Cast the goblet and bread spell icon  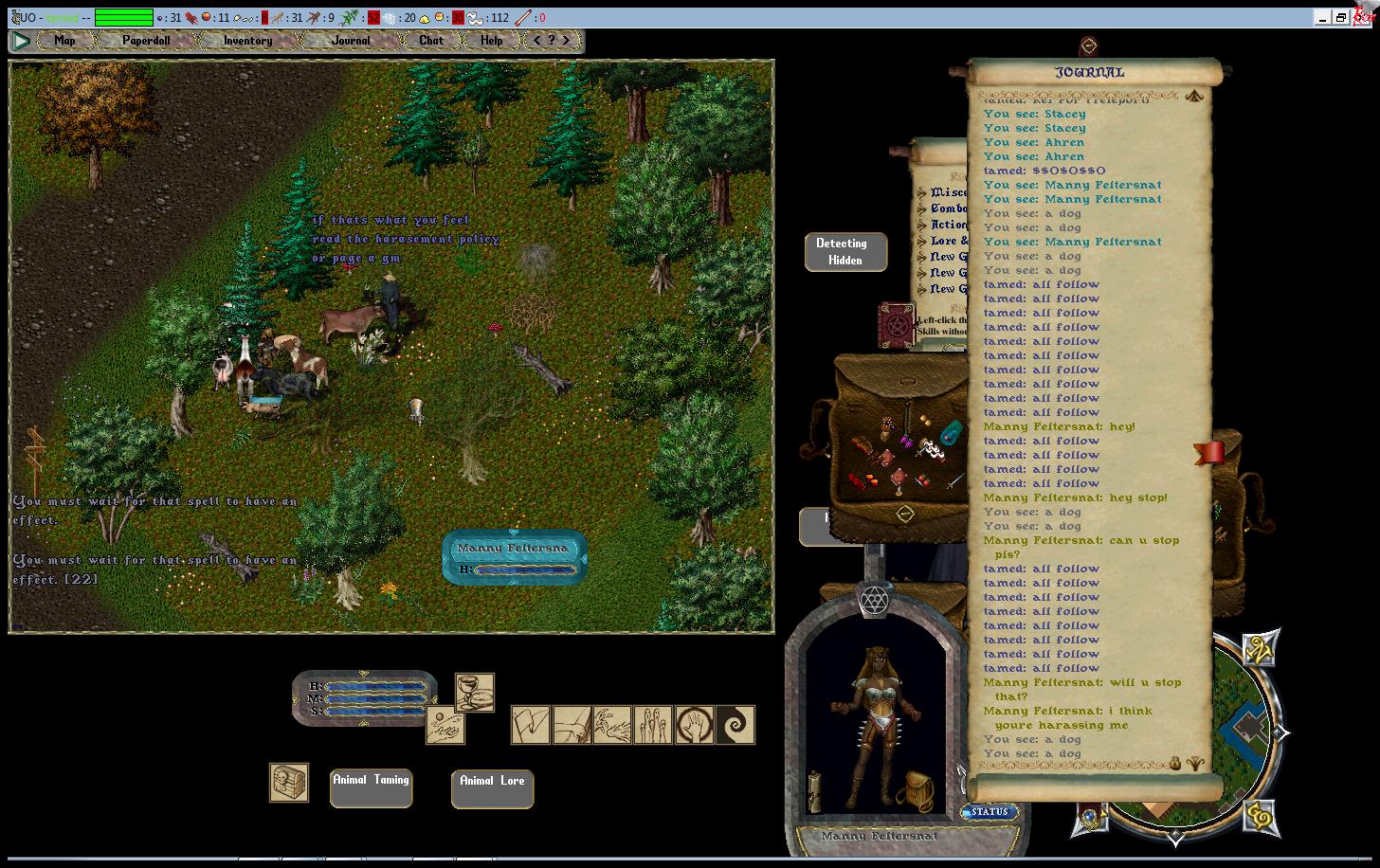474,692
